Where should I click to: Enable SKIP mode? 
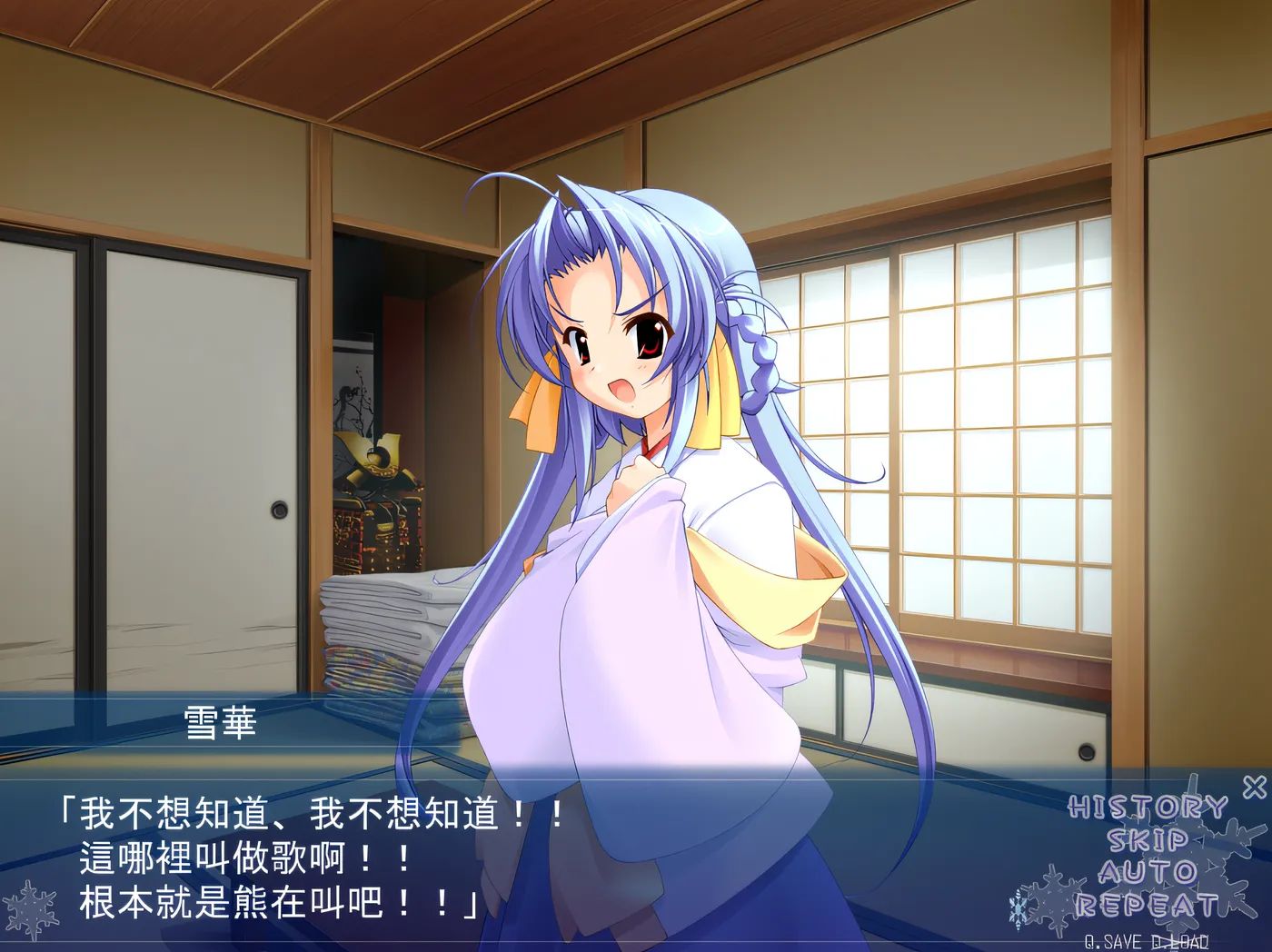point(1148,841)
